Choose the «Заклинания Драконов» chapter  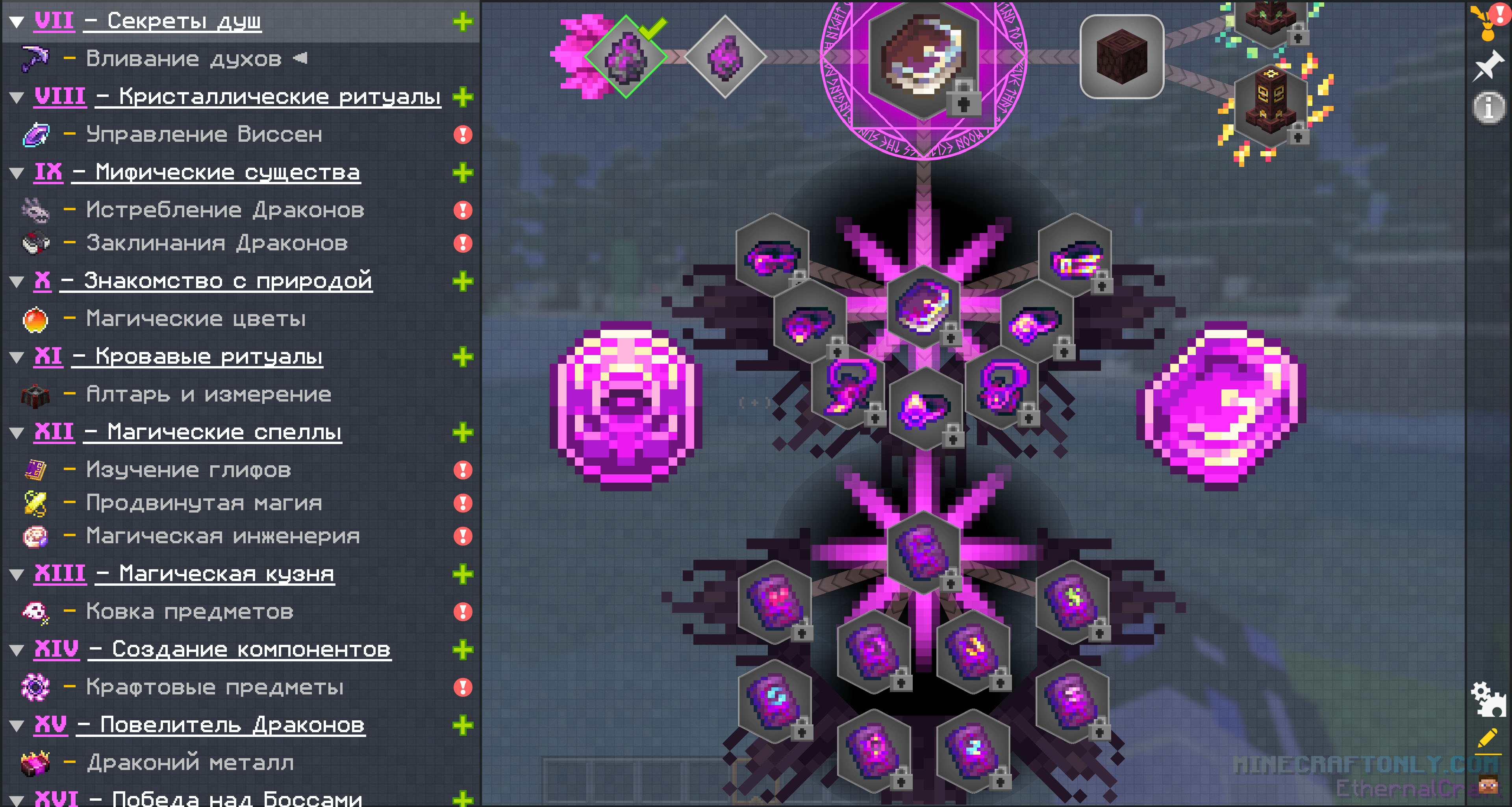tap(217, 243)
